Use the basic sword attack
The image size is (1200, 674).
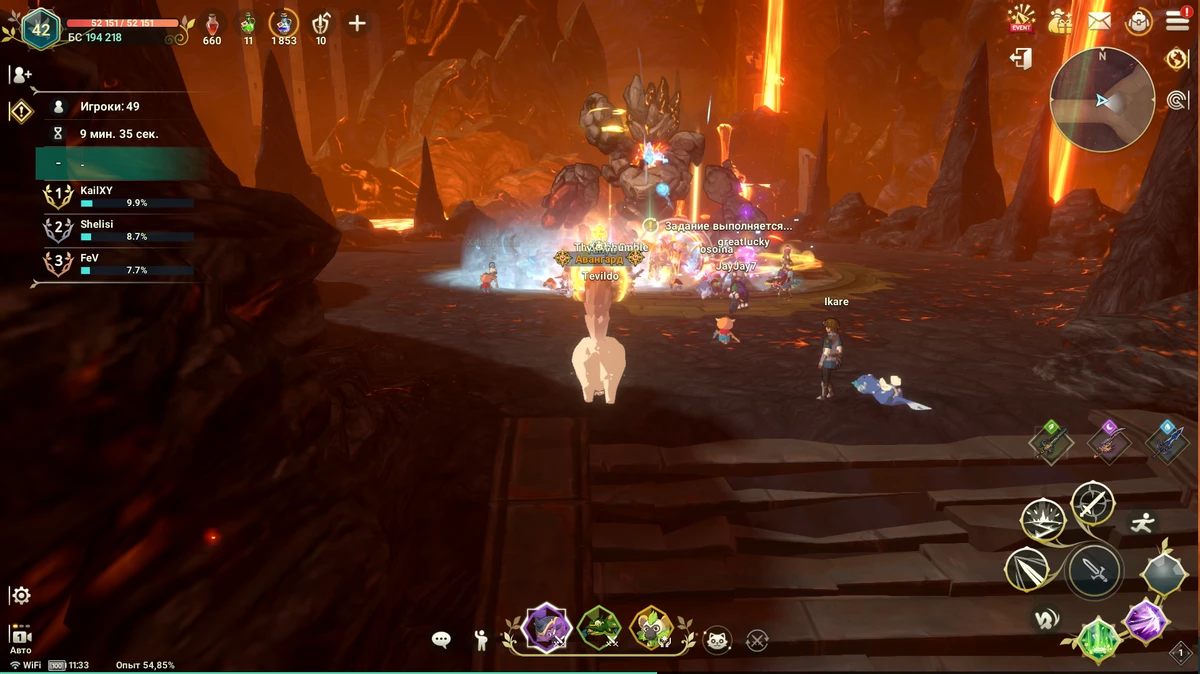pos(1094,572)
